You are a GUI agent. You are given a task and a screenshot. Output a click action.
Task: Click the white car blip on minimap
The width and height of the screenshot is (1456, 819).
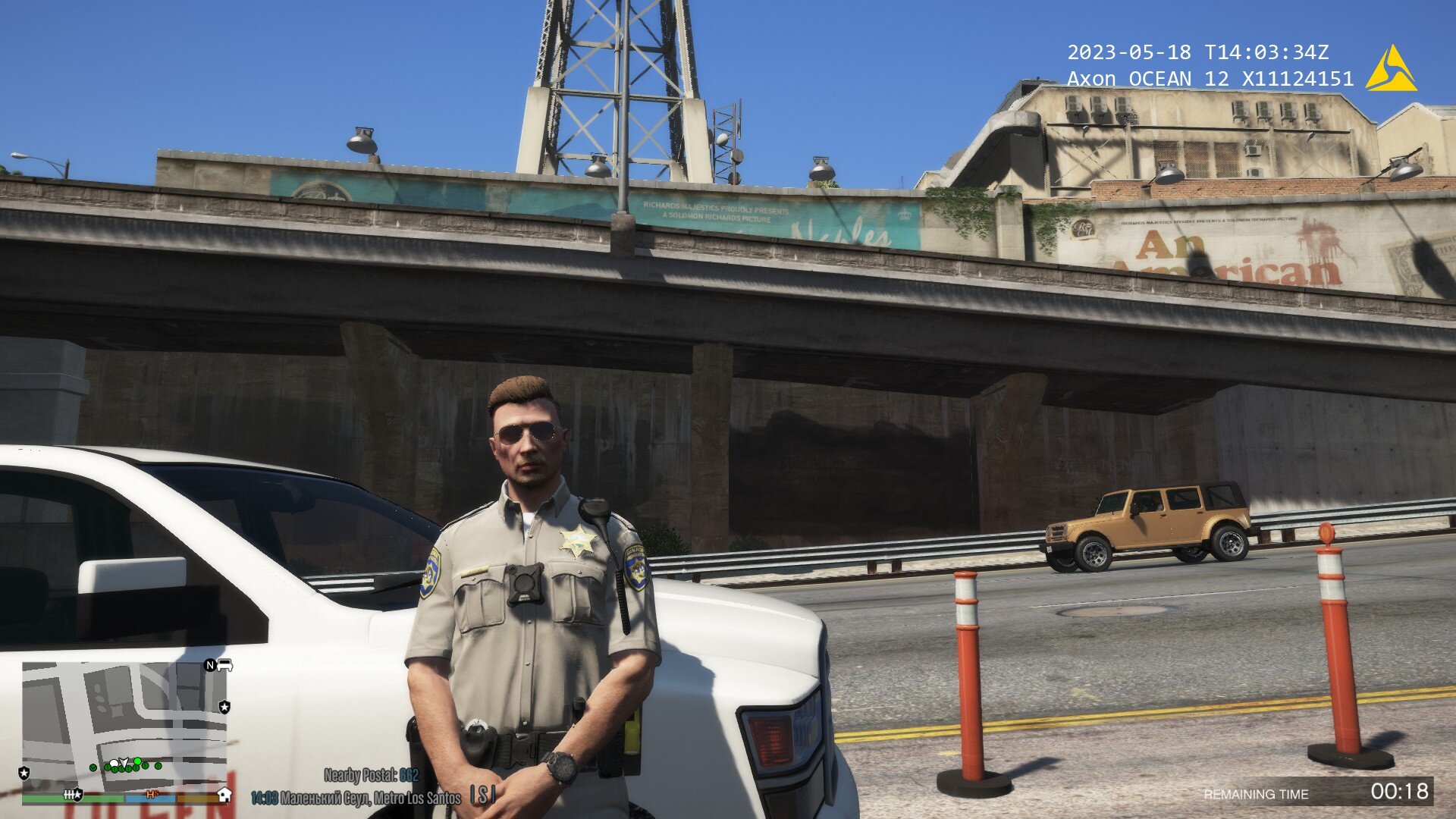(x=224, y=666)
